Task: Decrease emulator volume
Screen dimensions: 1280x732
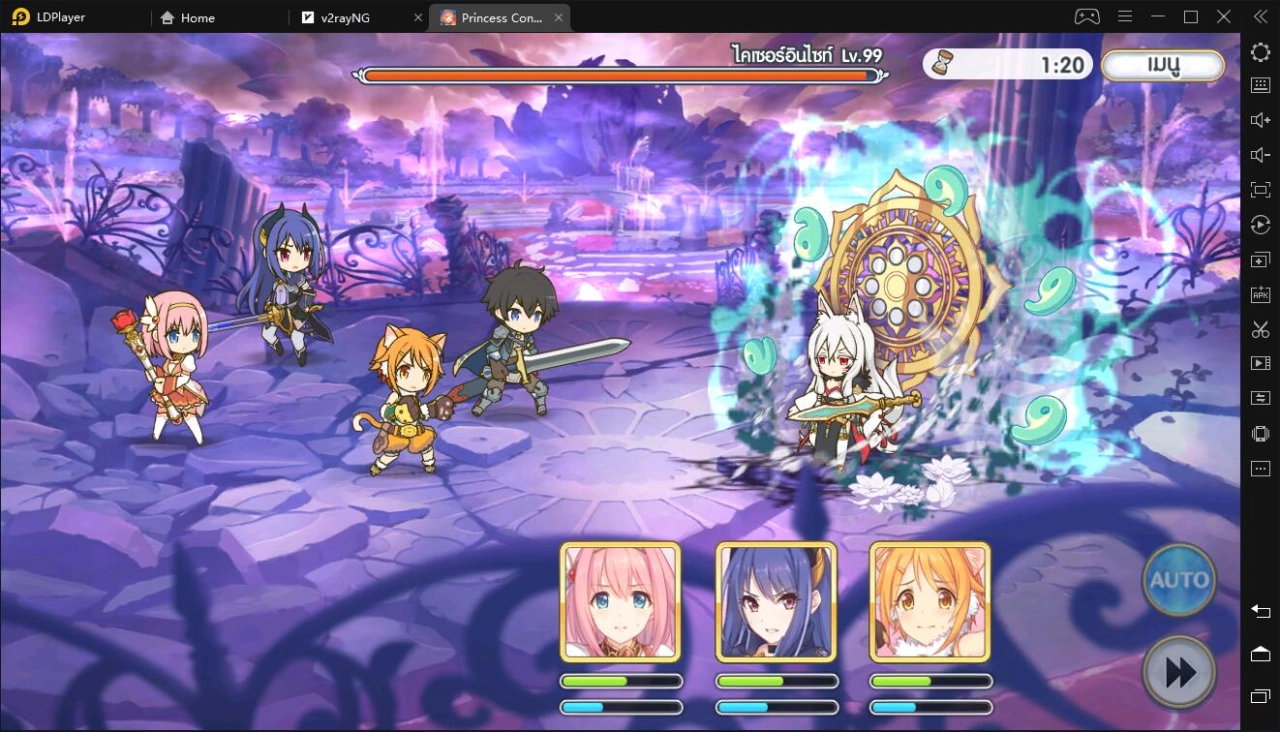Action: click(x=1259, y=155)
